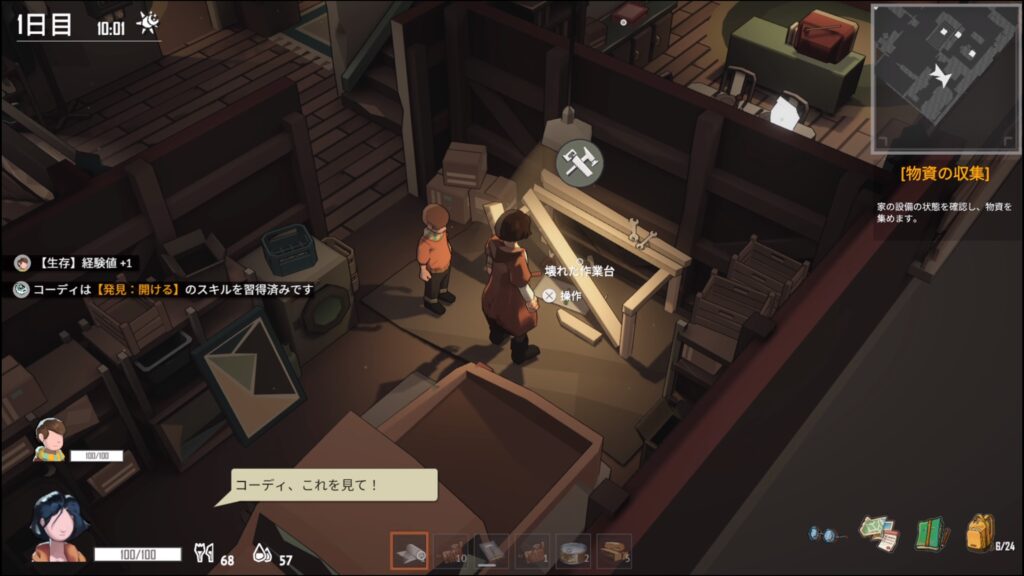This screenshot has height=576, width=1024.
Task: Select the dark-haired woman's portrait
Action: (x=55, y=526)
